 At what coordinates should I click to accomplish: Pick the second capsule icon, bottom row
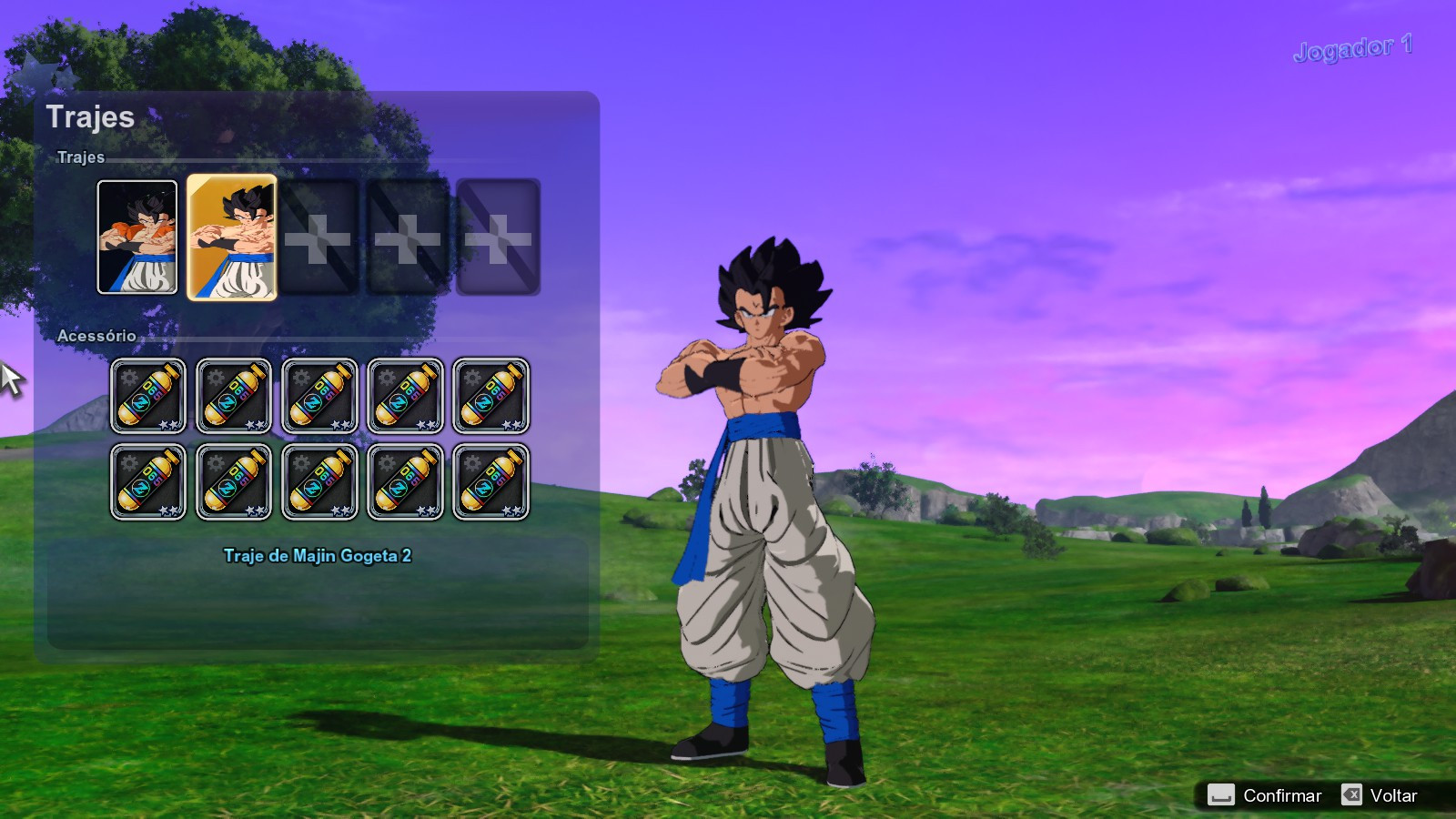234,480
